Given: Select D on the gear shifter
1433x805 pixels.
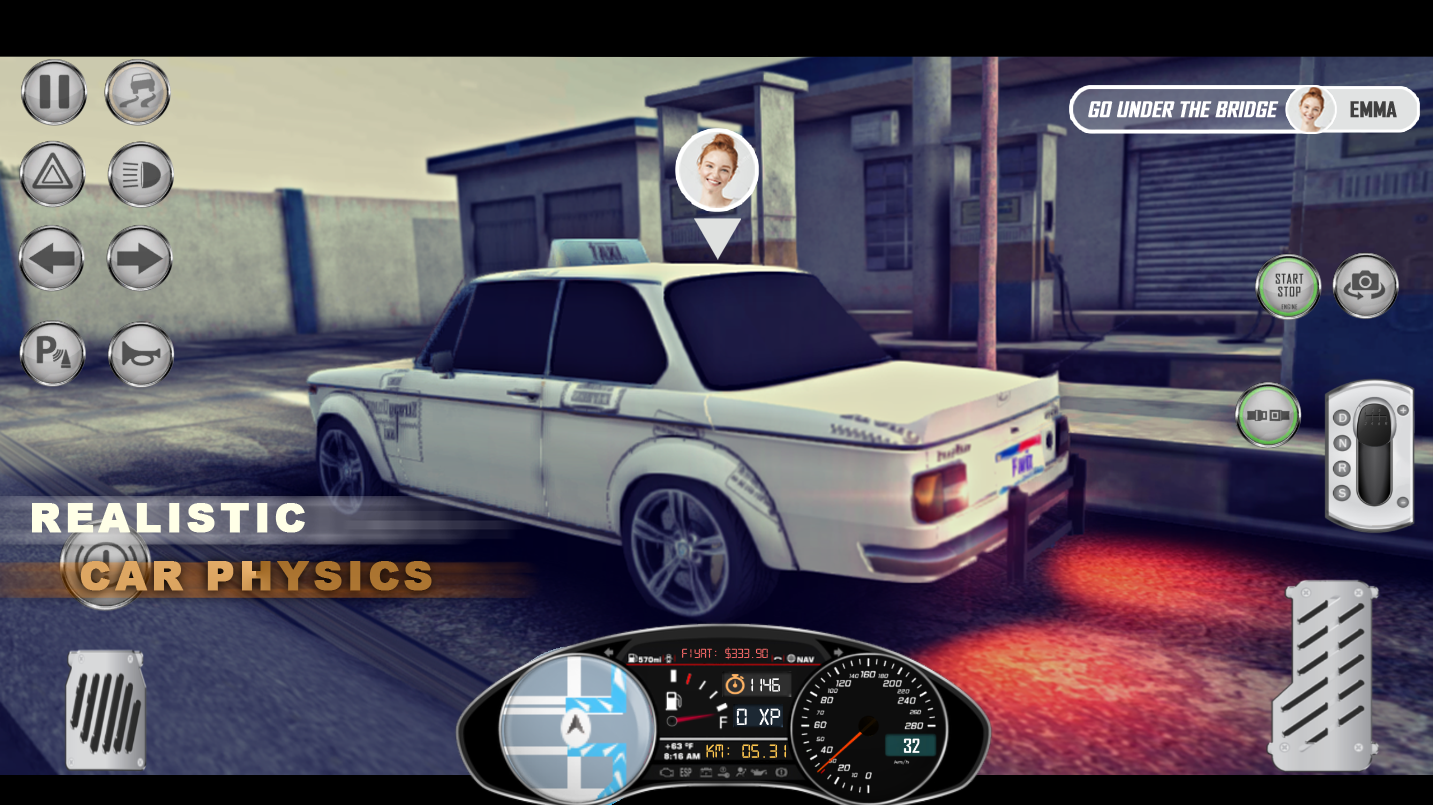Looking at the screenshot, I should (1342, 417).
